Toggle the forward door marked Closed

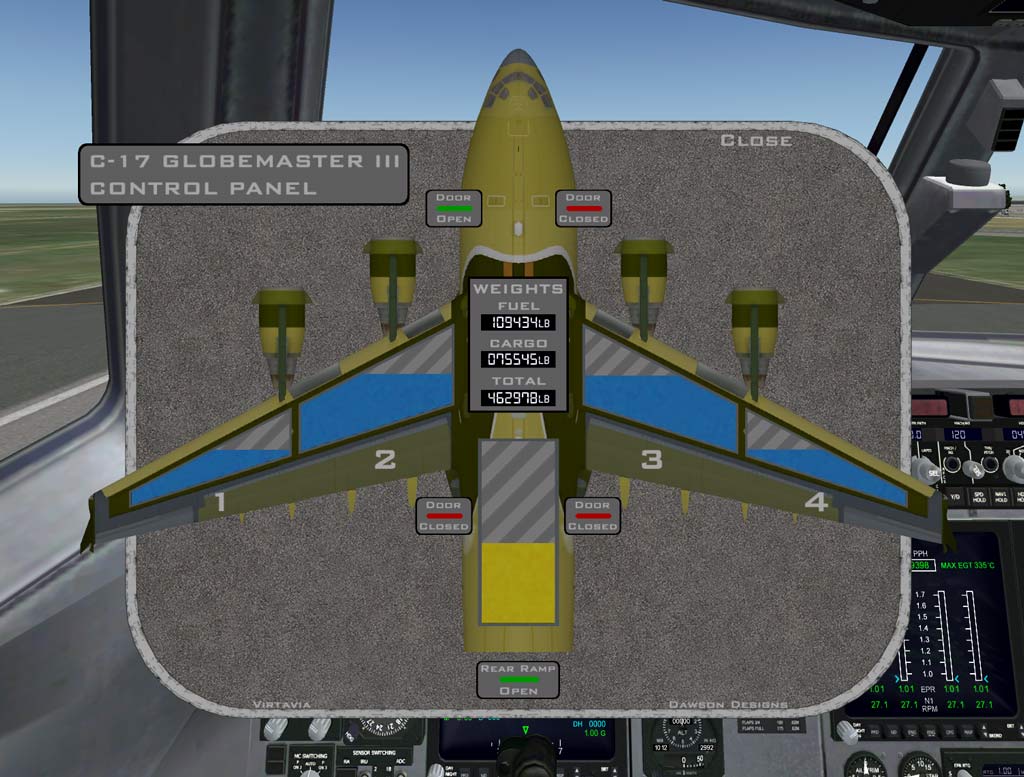click(x=583, y=208)
